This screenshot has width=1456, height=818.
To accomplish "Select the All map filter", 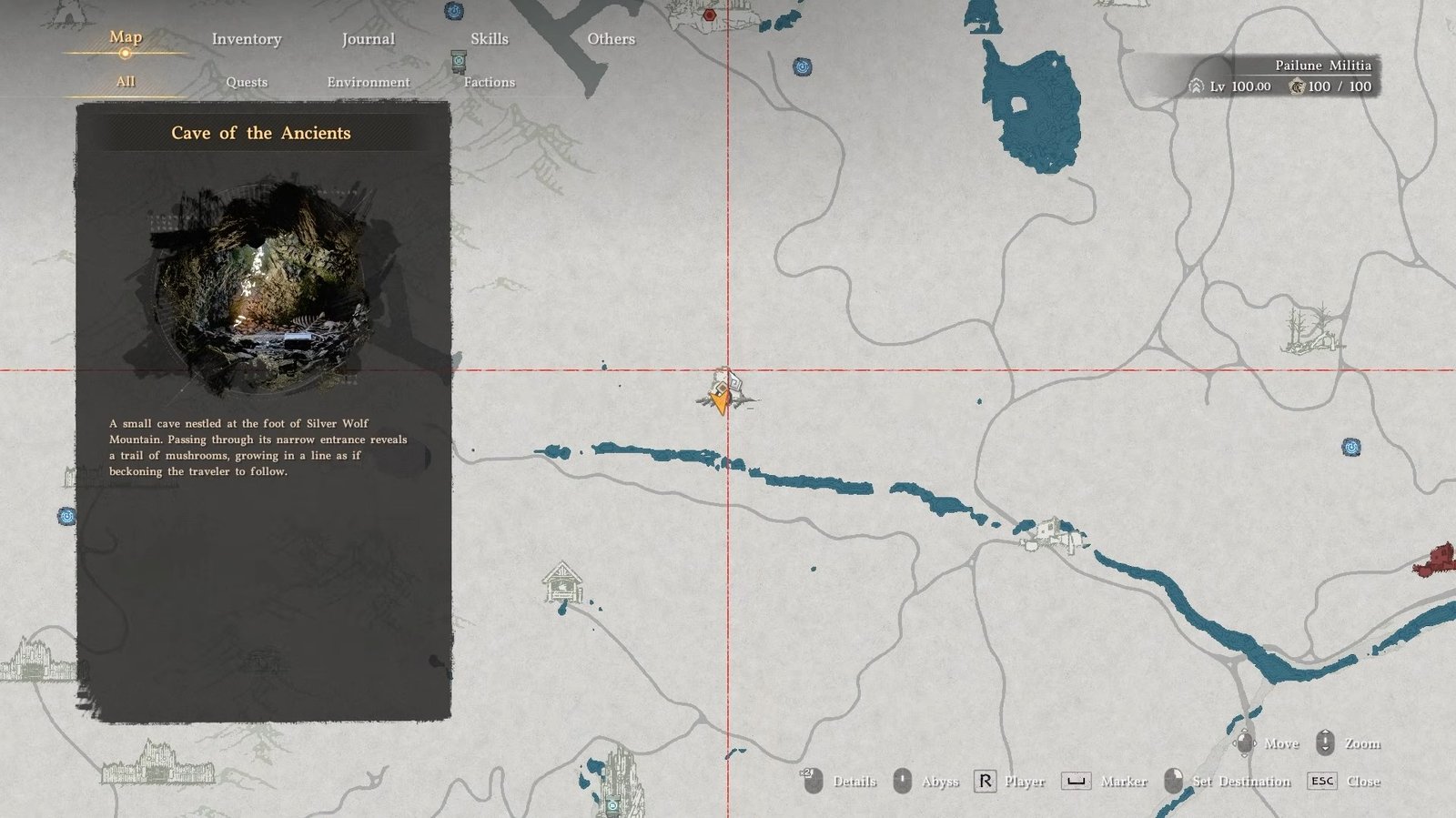I will [126, 82].
